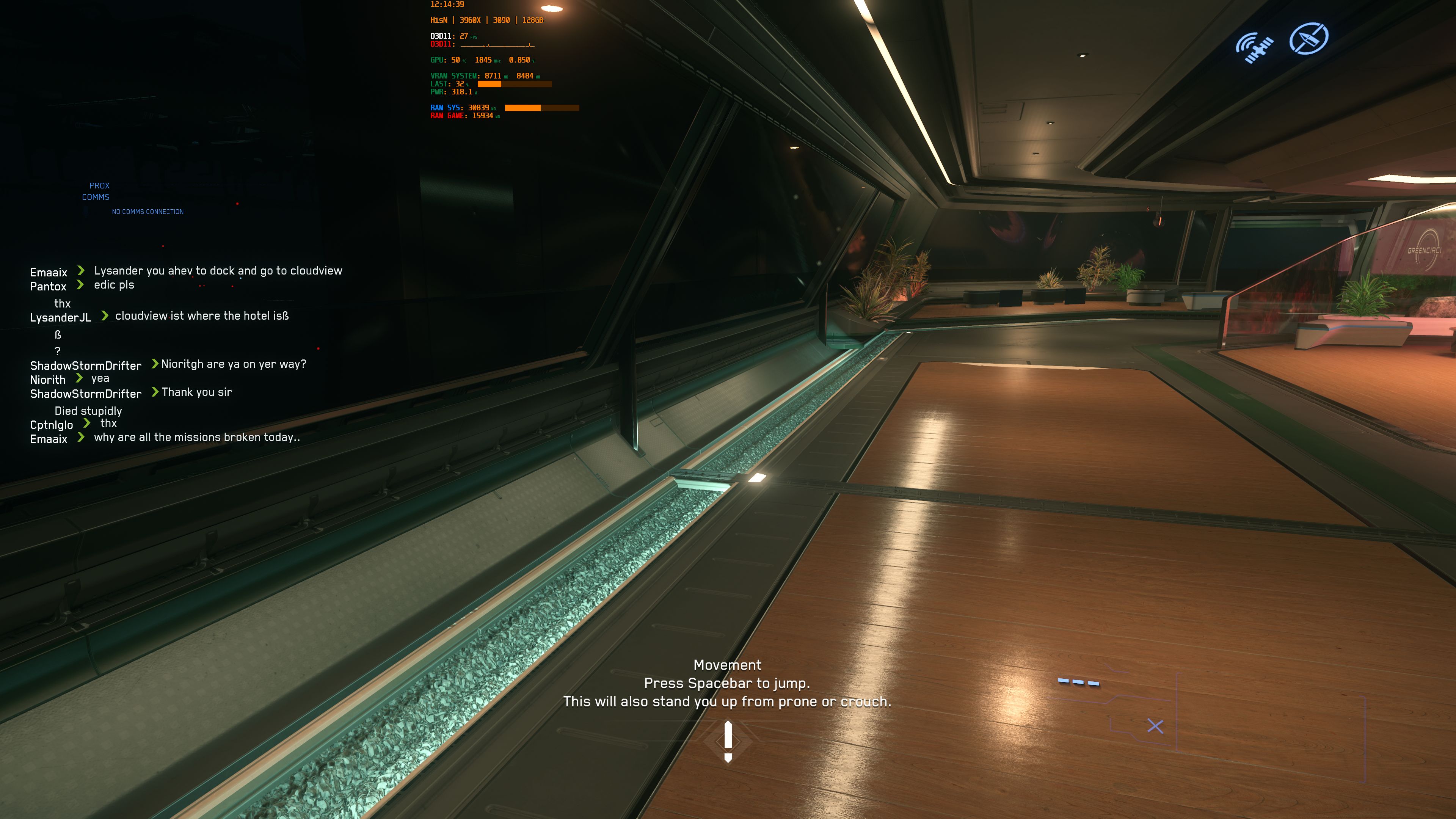Switch to the PROX channel
Screen dimensions: 1456x819
(99, 185)
